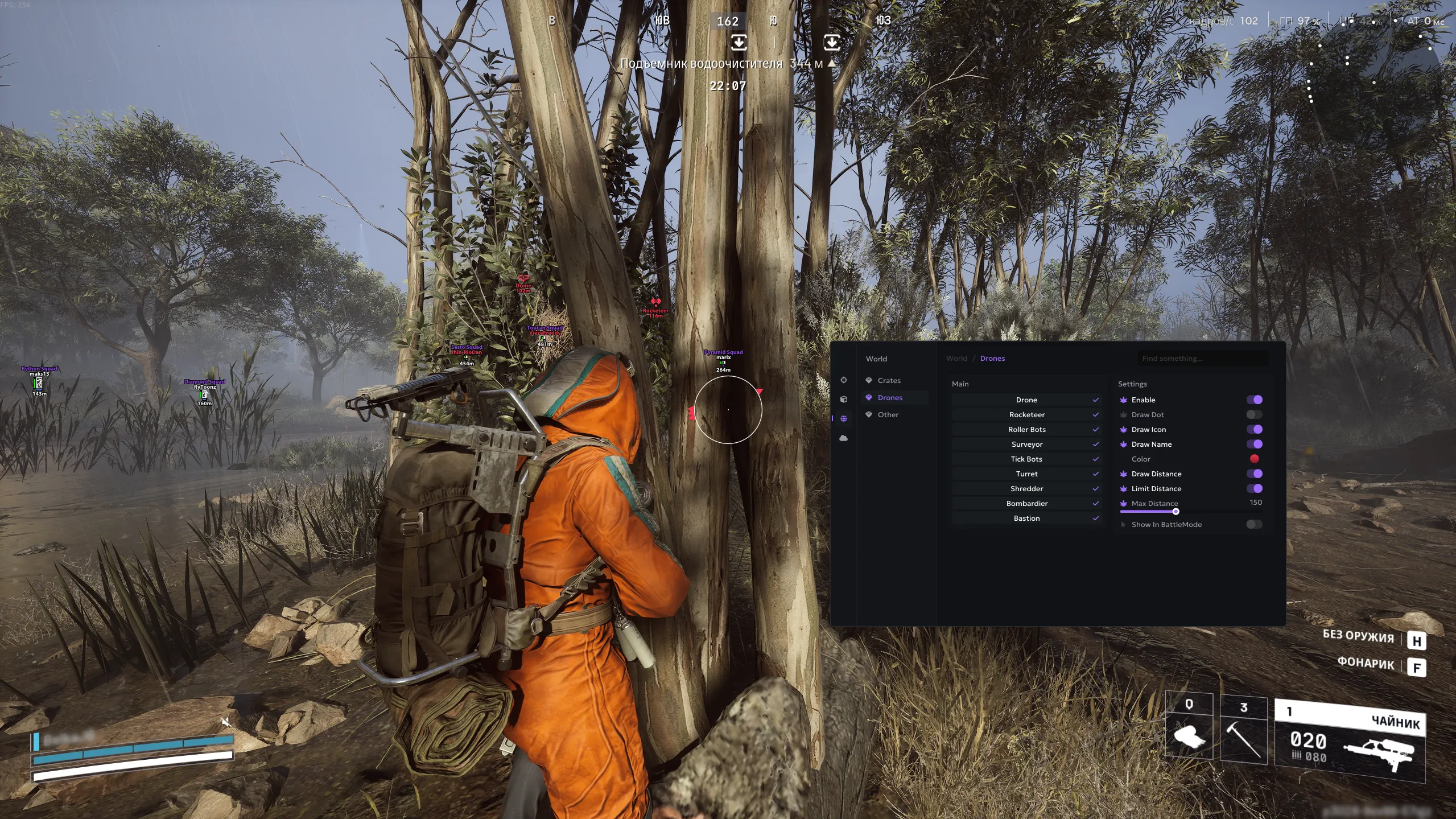Click the leaf icon beside Max Distance
Viewport: 1456px width, 819px height.
(x=1123, y=503)
